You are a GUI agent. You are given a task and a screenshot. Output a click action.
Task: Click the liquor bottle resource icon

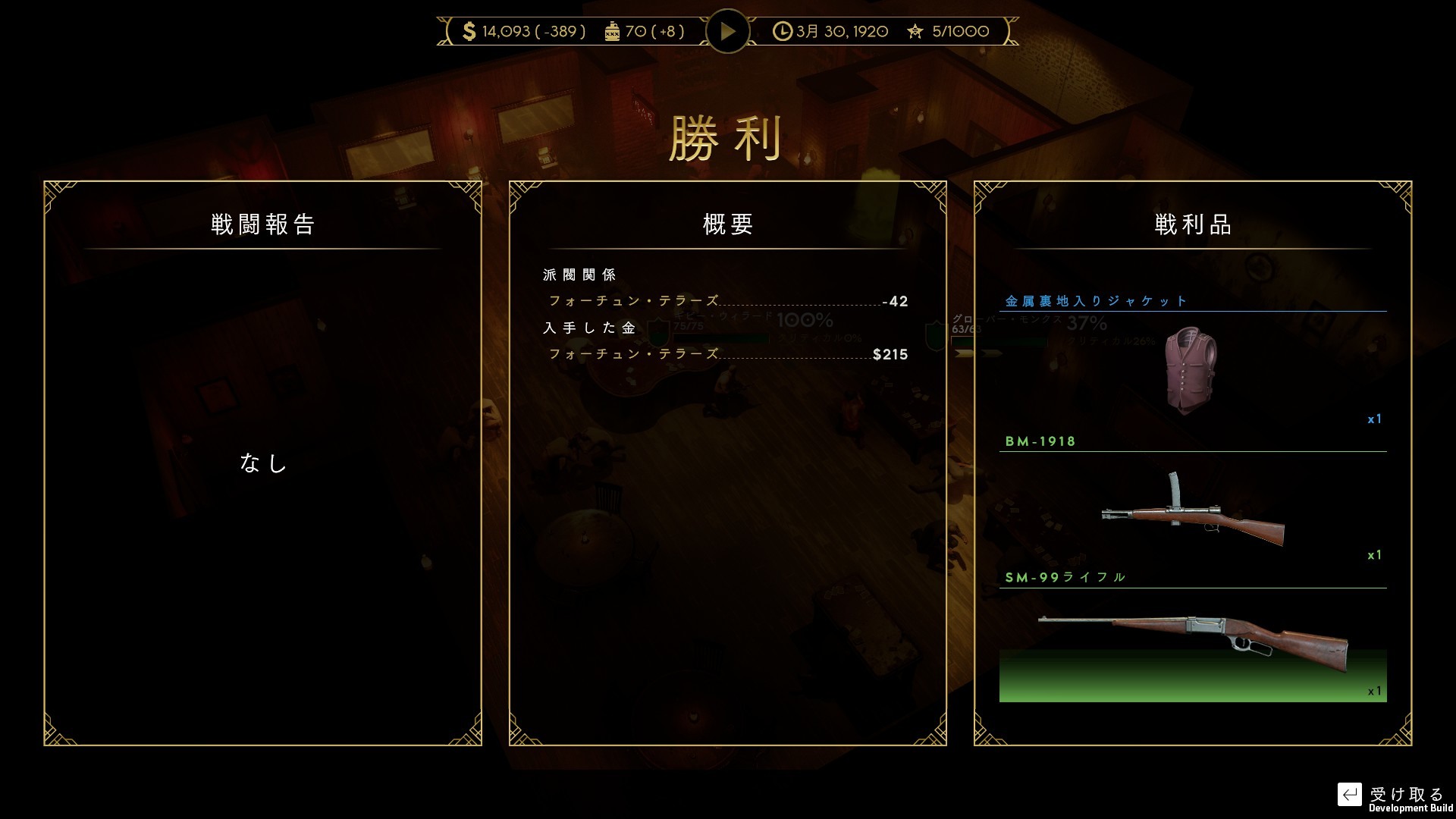click(x=613, y=31)
